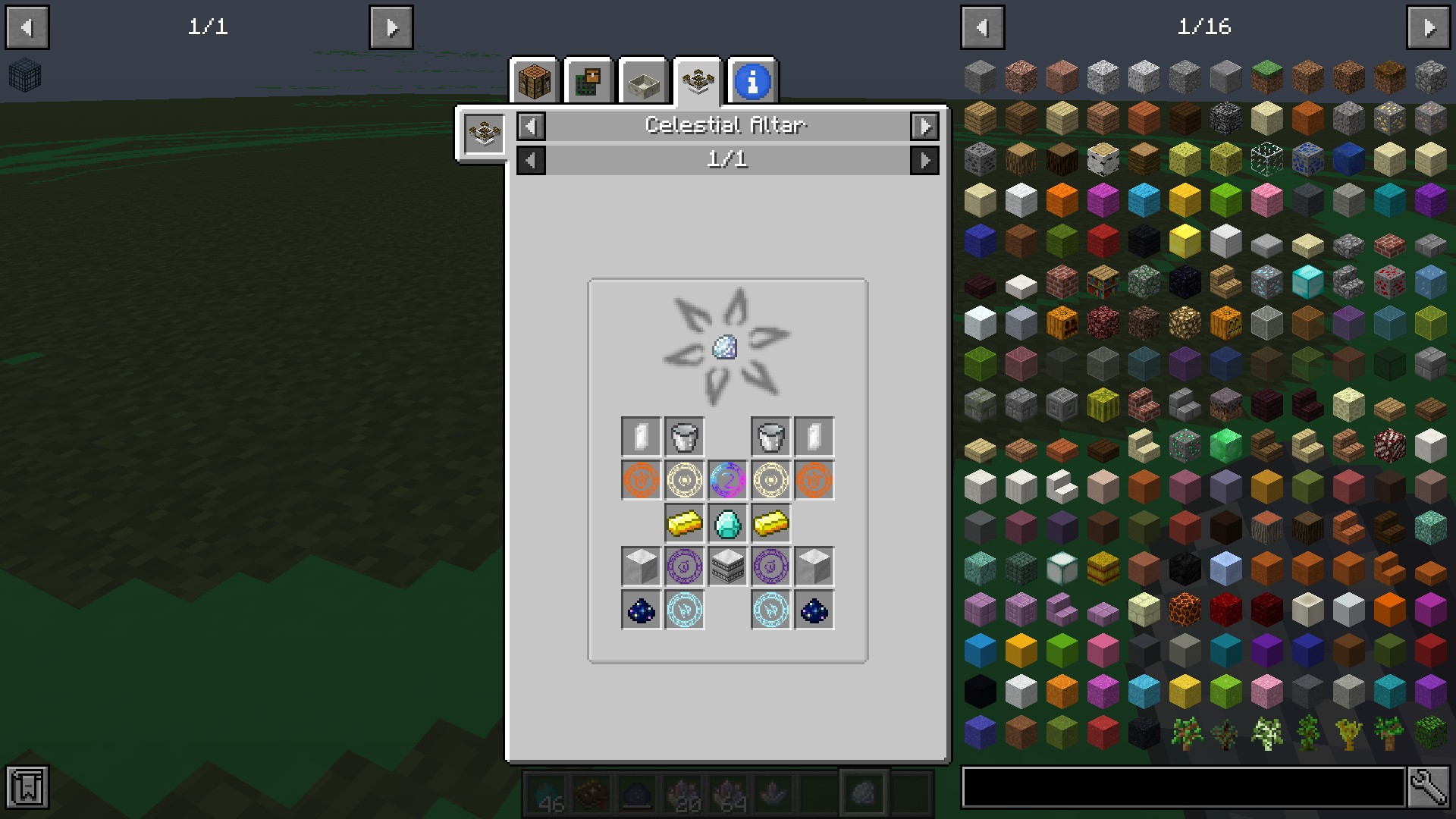The height and width of the screenshot is (819, 1456).
Task: Show the previous recipe page arrow
Action: 531,160
